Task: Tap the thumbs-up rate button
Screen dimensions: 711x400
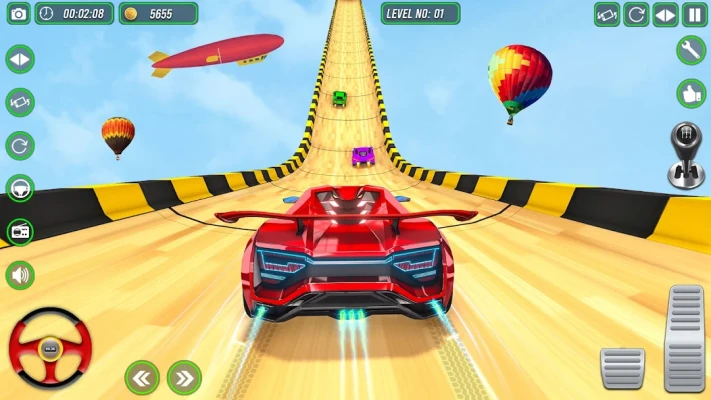Action: pyautogui.click(x=691, y=94)
